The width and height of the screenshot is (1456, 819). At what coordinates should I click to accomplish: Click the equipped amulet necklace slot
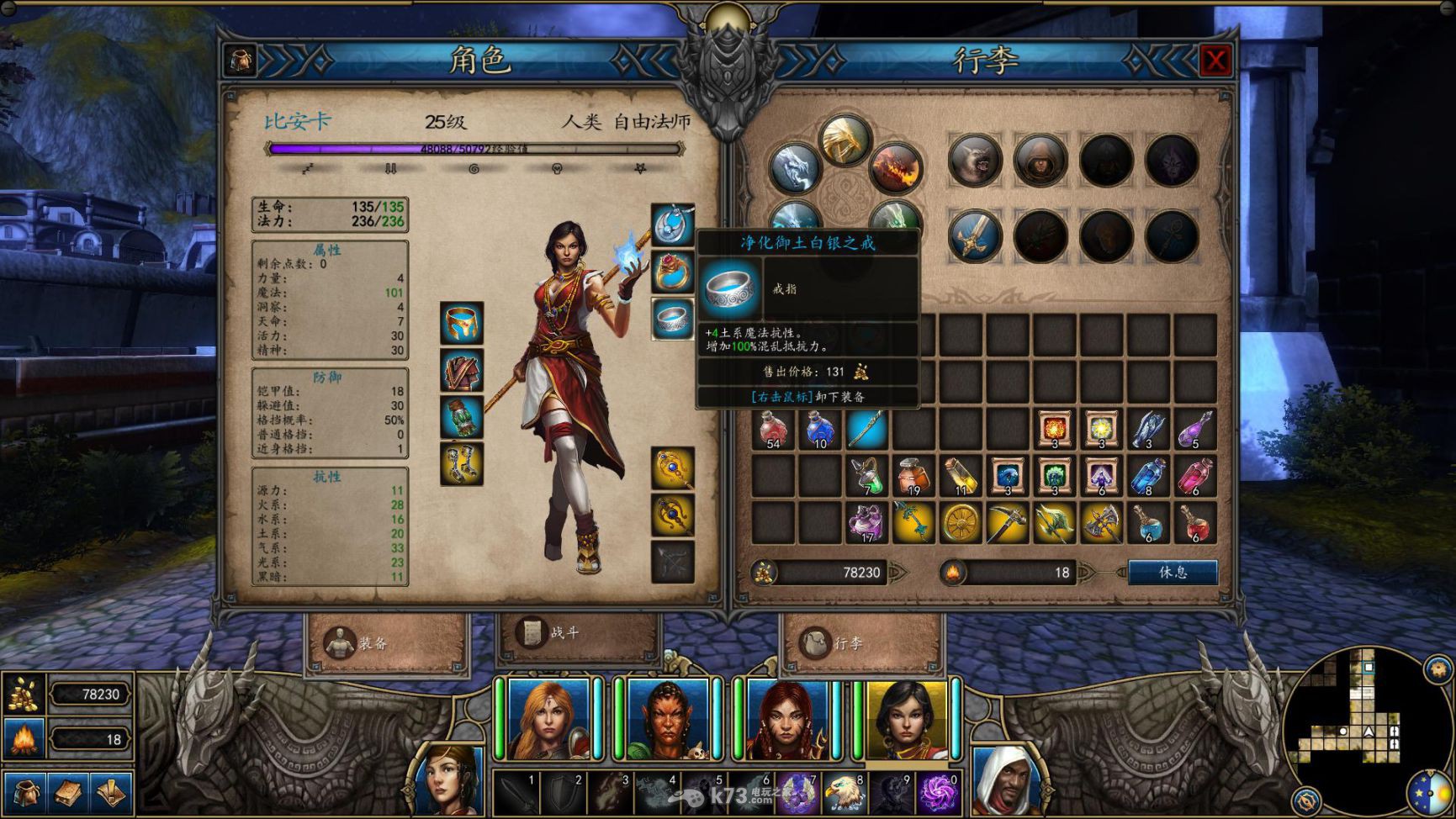click(x=673, y=225)
